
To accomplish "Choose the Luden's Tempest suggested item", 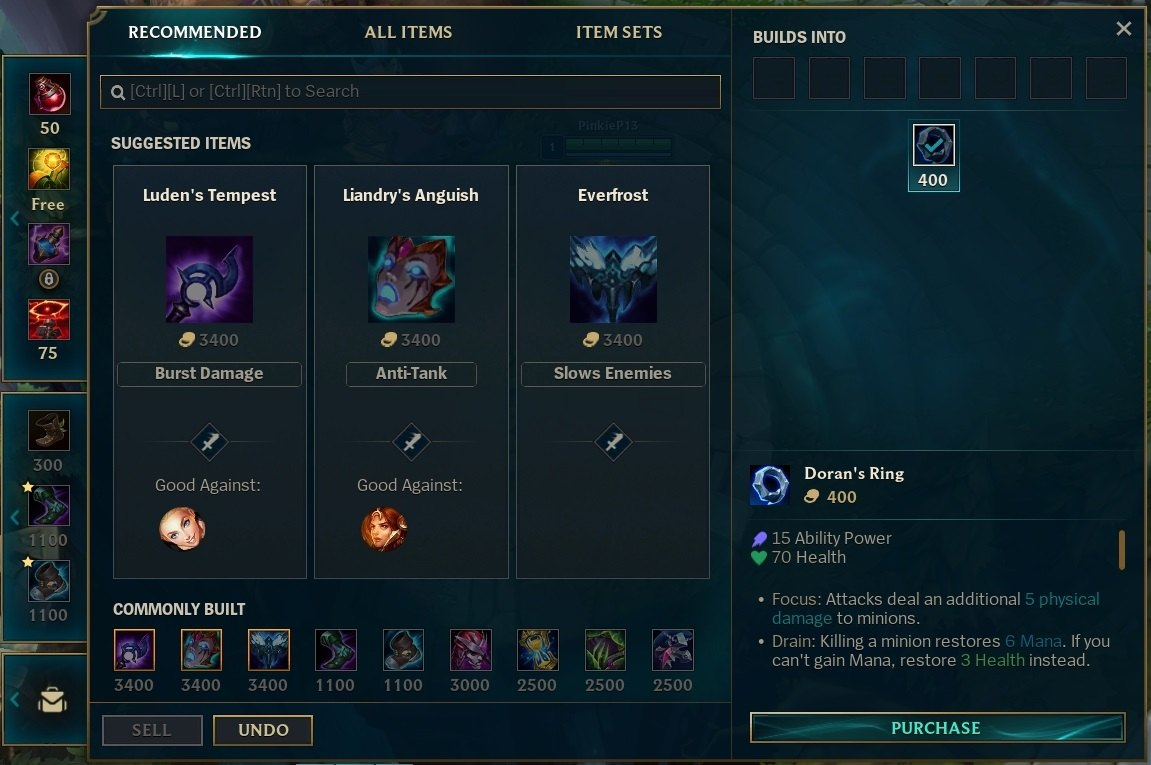I will click(209, 279).
